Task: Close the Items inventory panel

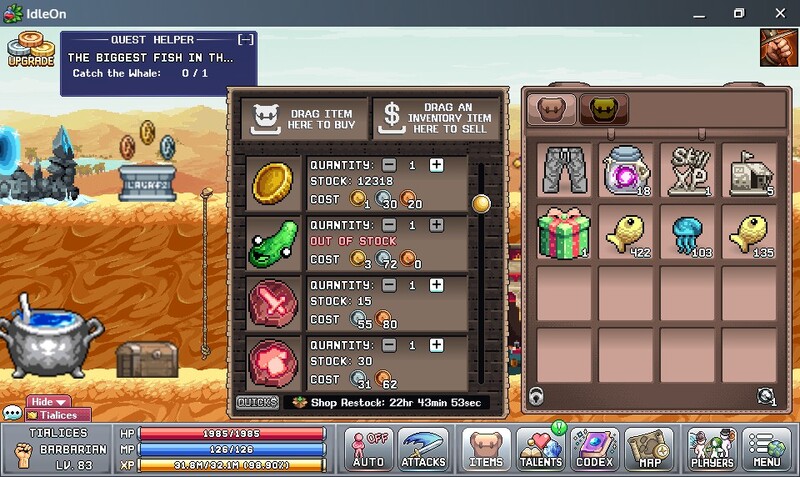Action: tap(486, 449)
